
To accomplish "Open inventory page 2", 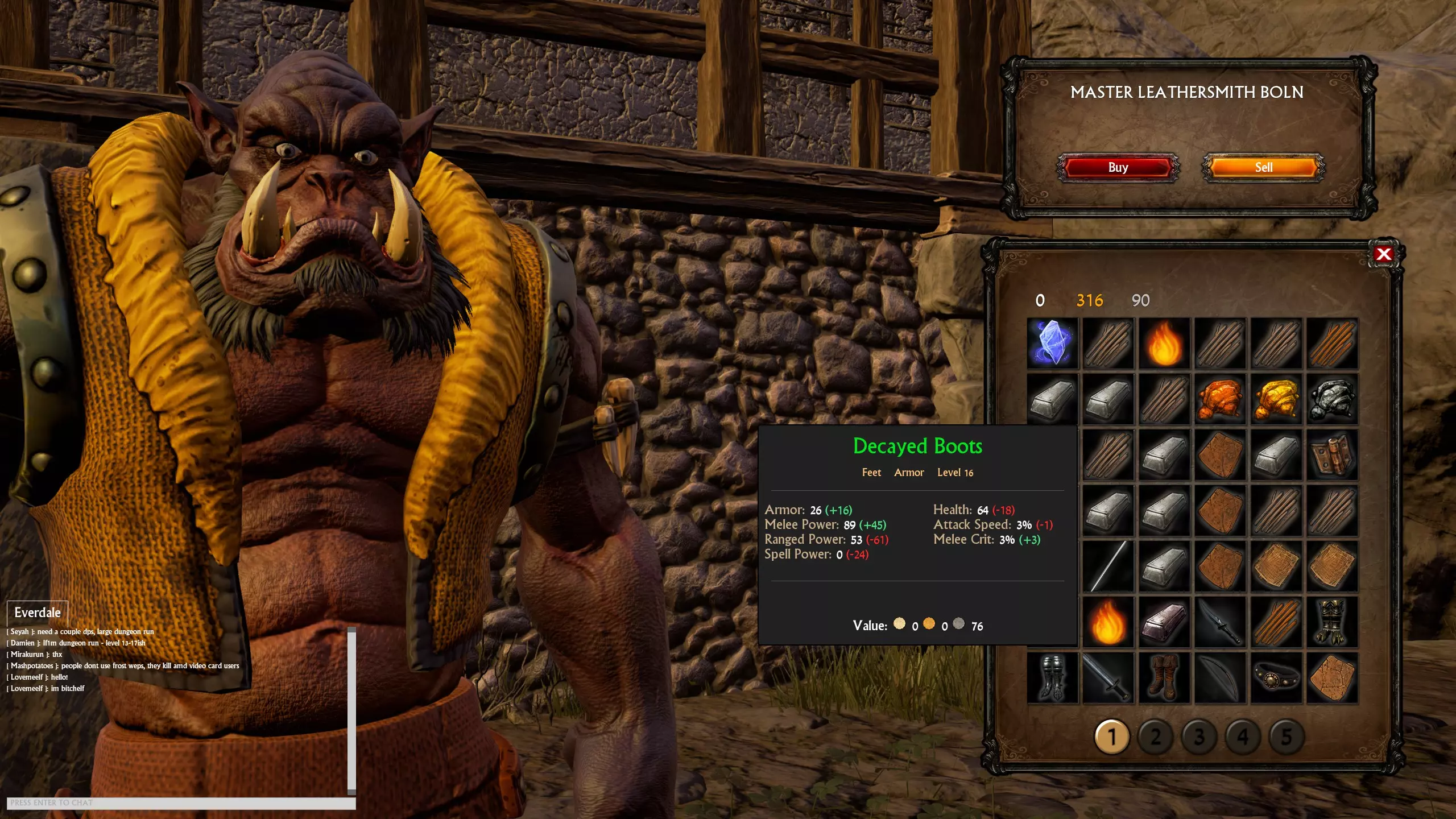I will (1155, 737).
